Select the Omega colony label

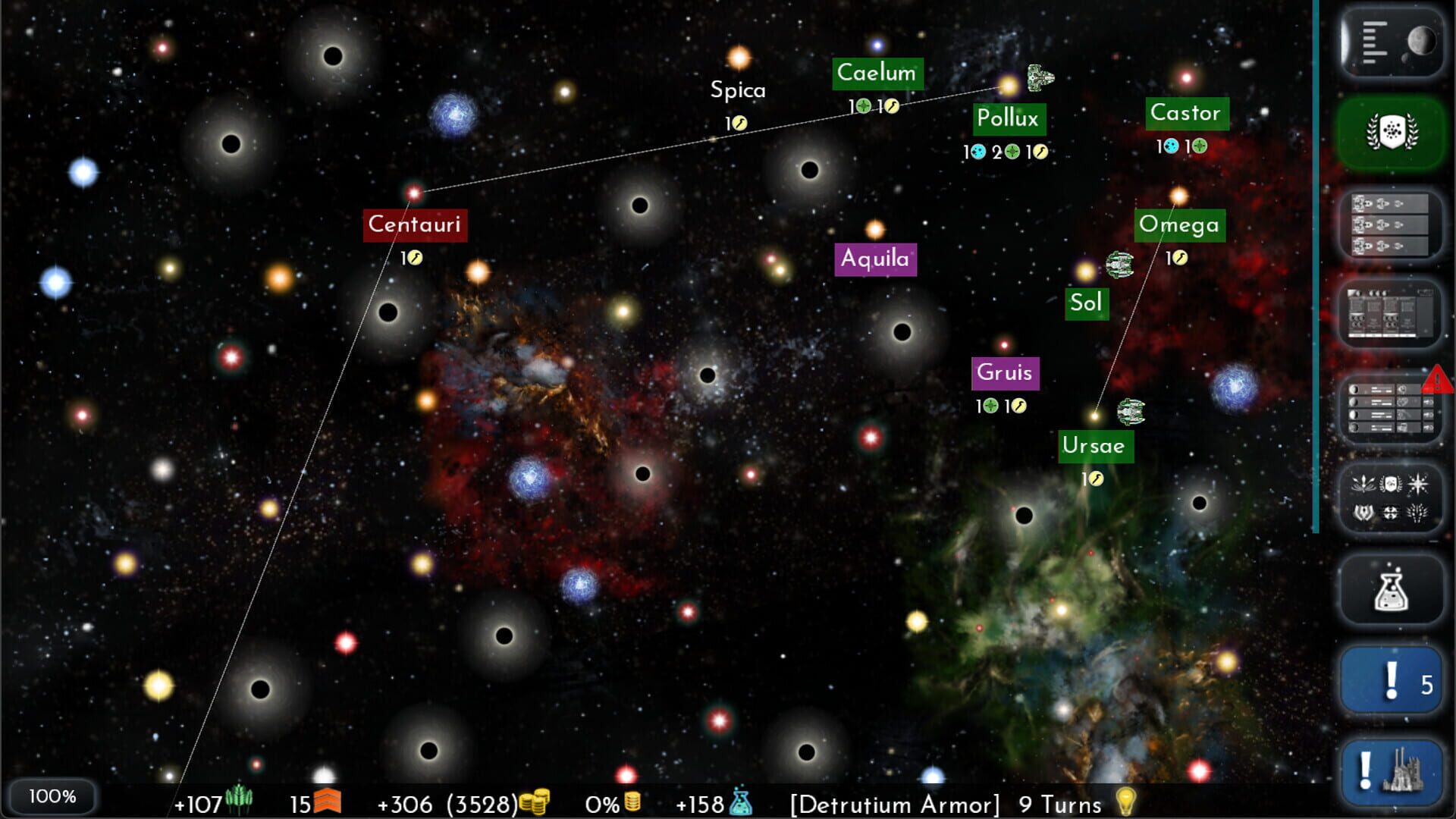[1179, 224]
